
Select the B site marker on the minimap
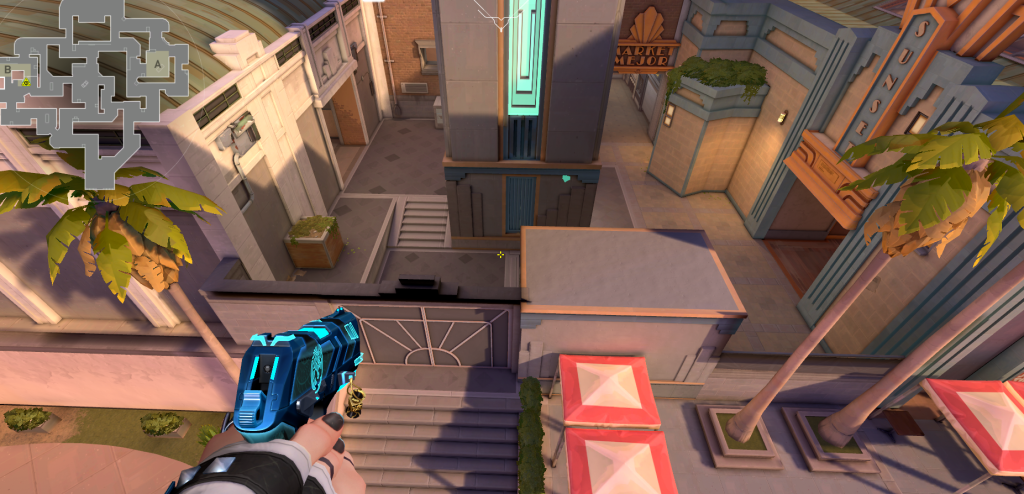[x=9, y=69]
